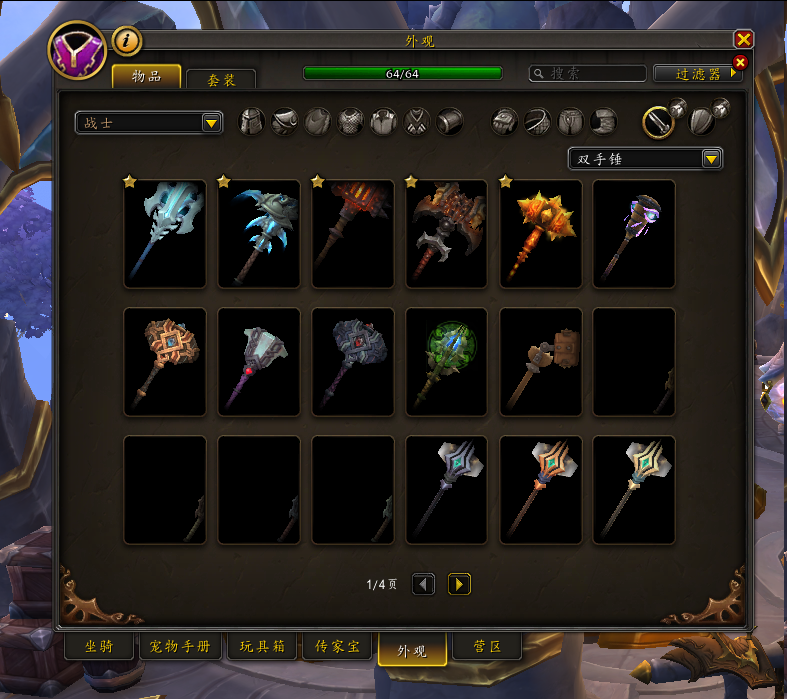Screen dimensions: 787x699
Task: Show the 传家宝 heirlooms tab
Action: click(337, 647)
